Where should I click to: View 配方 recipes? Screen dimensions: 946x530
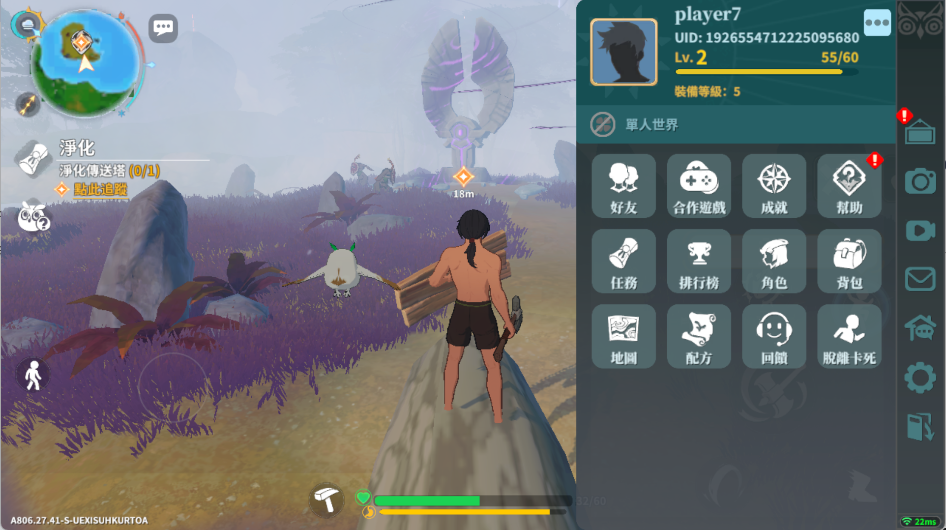[699, 336]
